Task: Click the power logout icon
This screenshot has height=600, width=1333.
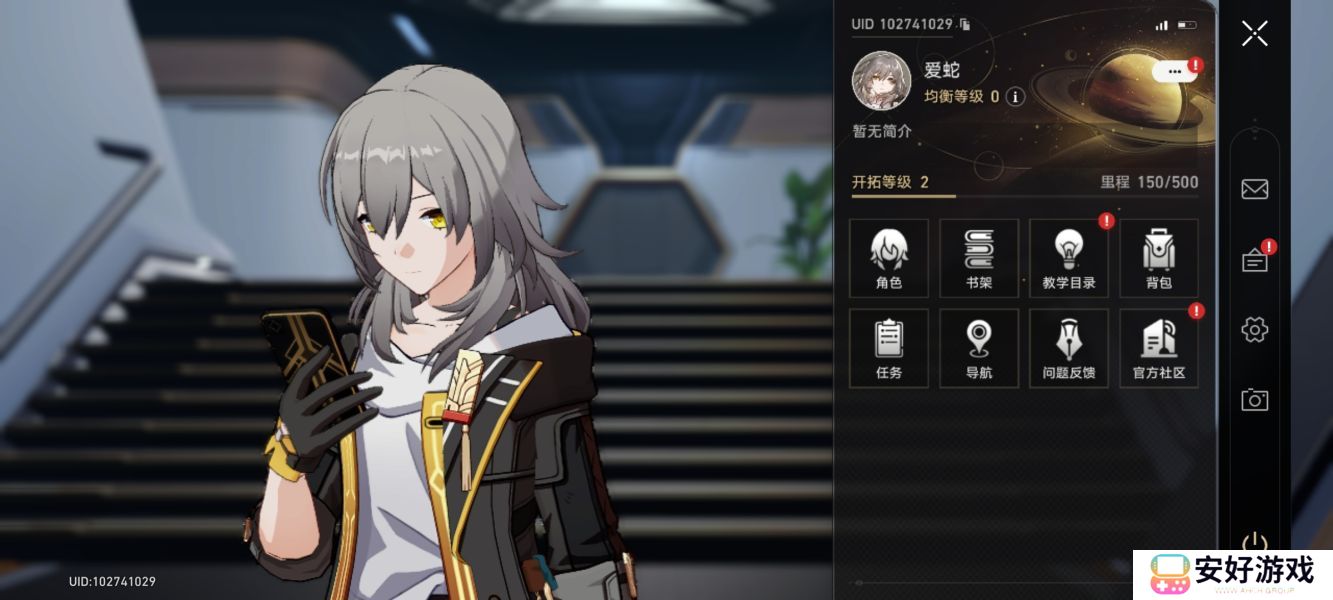Action: coord(1254,543)
